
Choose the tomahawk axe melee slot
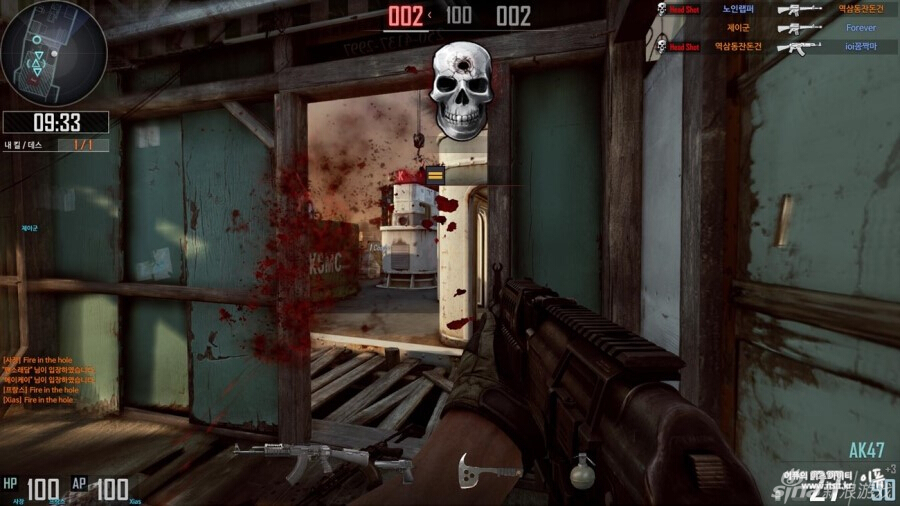pos(477,468)
